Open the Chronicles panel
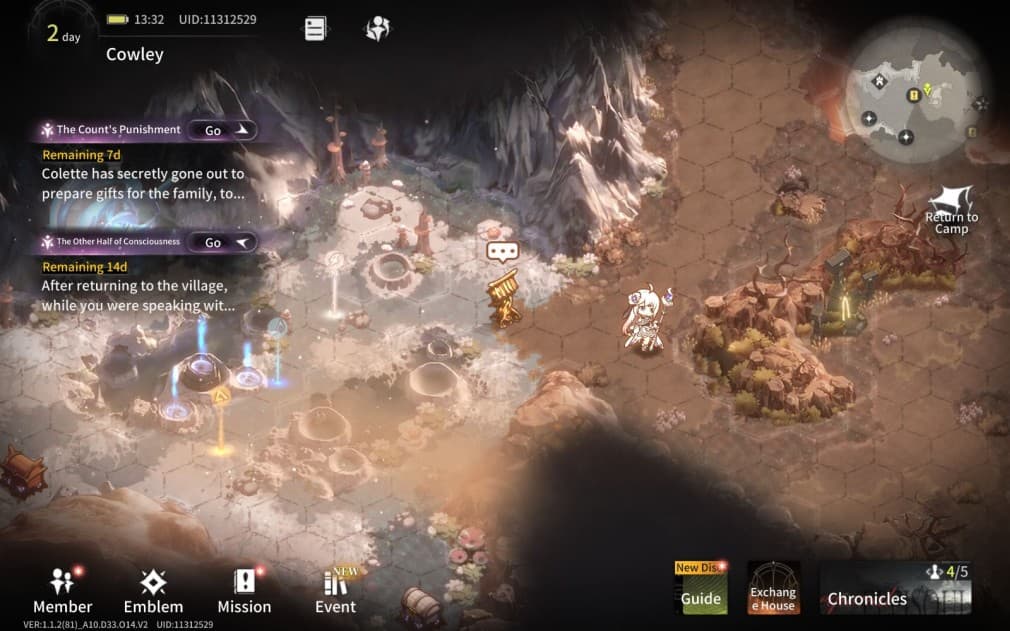1010x631 pixels. (x=895, y=587)
